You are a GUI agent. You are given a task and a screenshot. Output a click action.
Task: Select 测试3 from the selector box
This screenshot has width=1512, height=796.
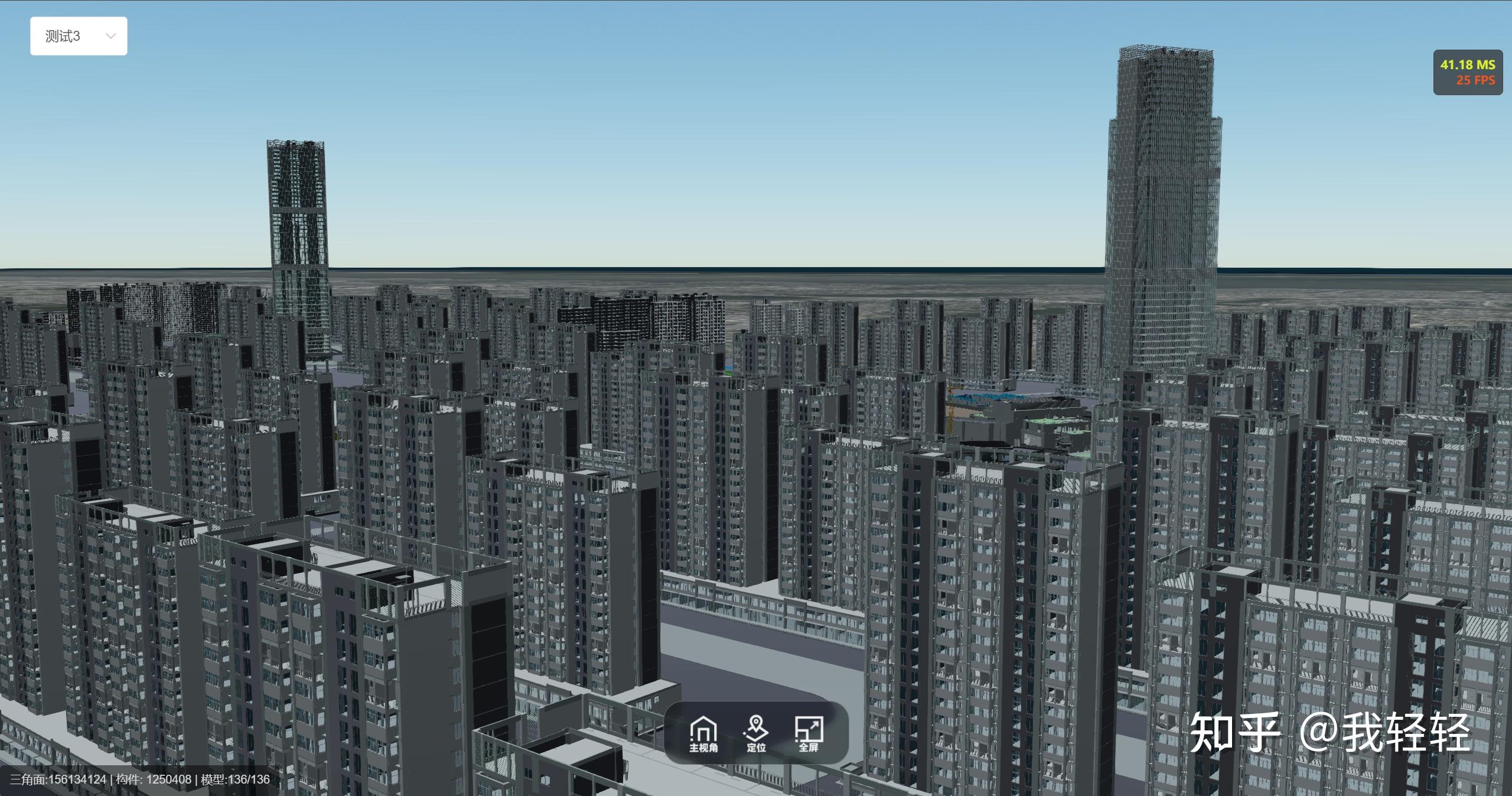click(x=62, y=35)
